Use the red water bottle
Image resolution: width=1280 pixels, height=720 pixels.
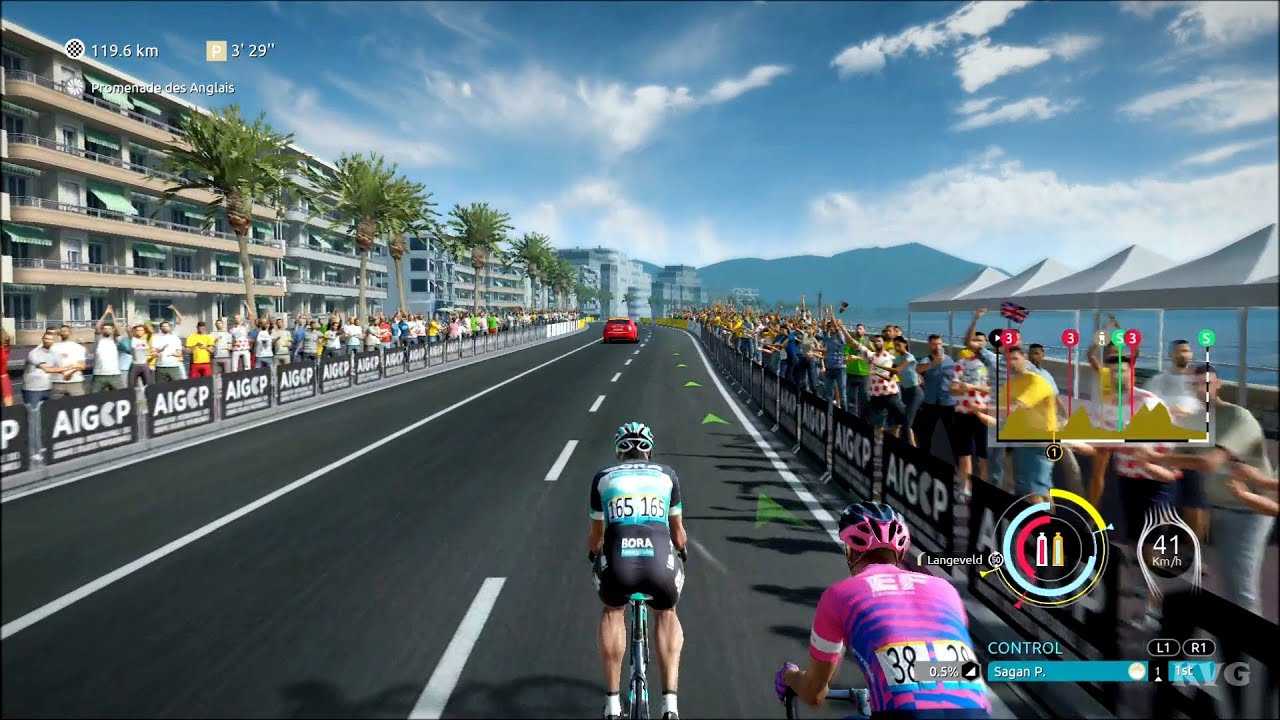(1041, 548)
